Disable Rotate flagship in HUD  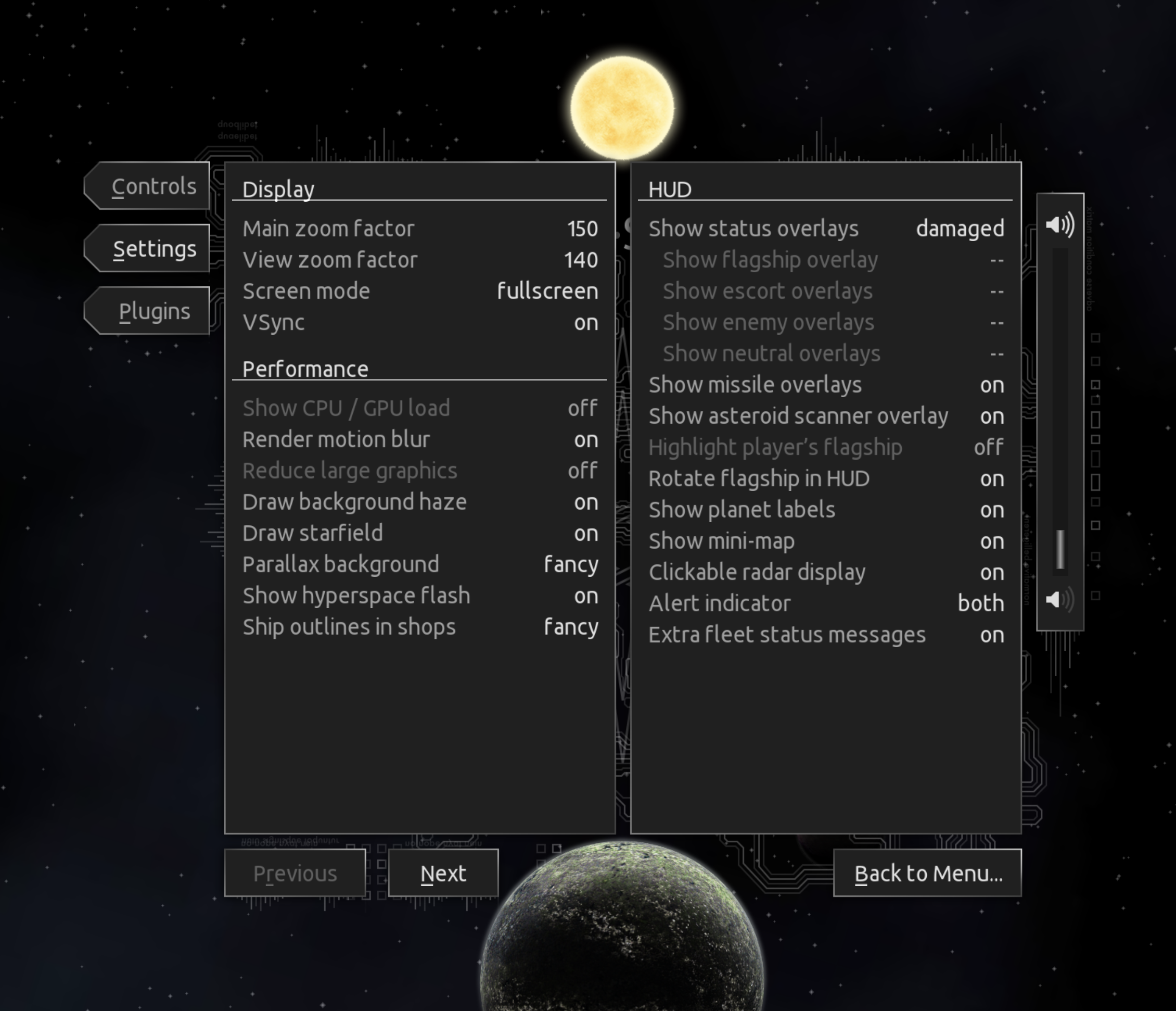826,478
